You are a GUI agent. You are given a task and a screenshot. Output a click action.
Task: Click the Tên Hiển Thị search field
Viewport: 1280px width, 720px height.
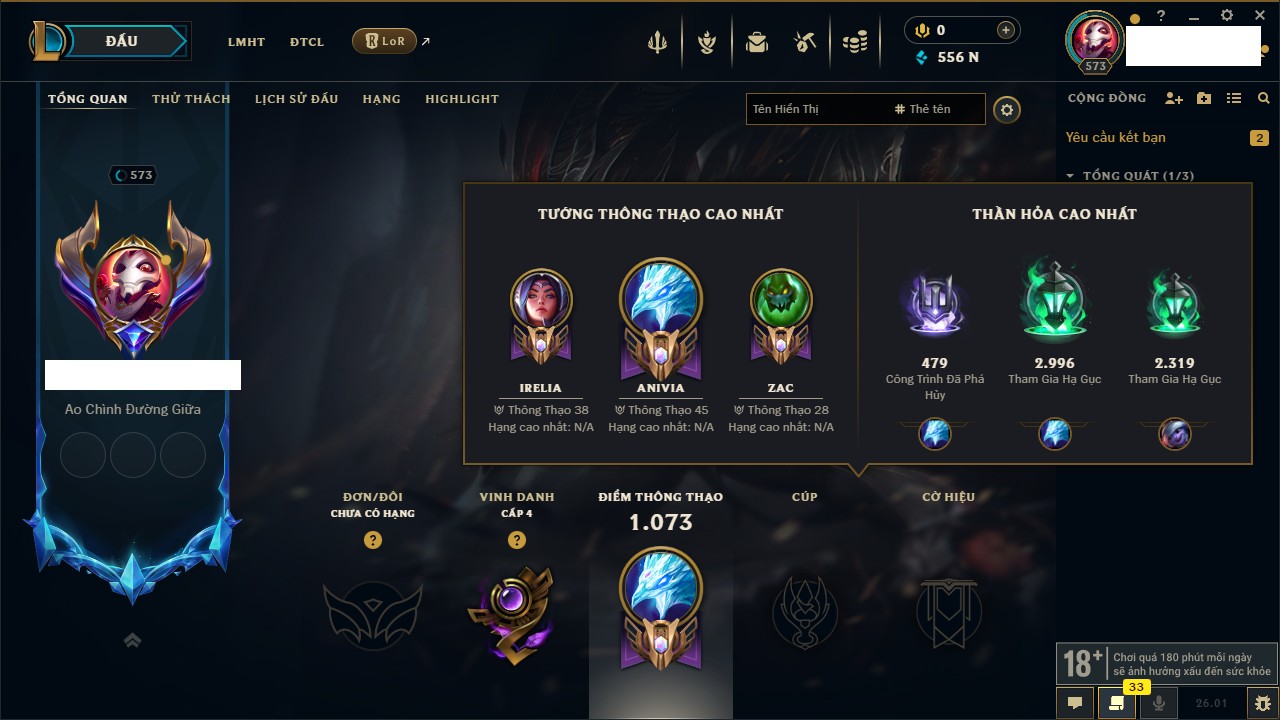click(815, 109)
